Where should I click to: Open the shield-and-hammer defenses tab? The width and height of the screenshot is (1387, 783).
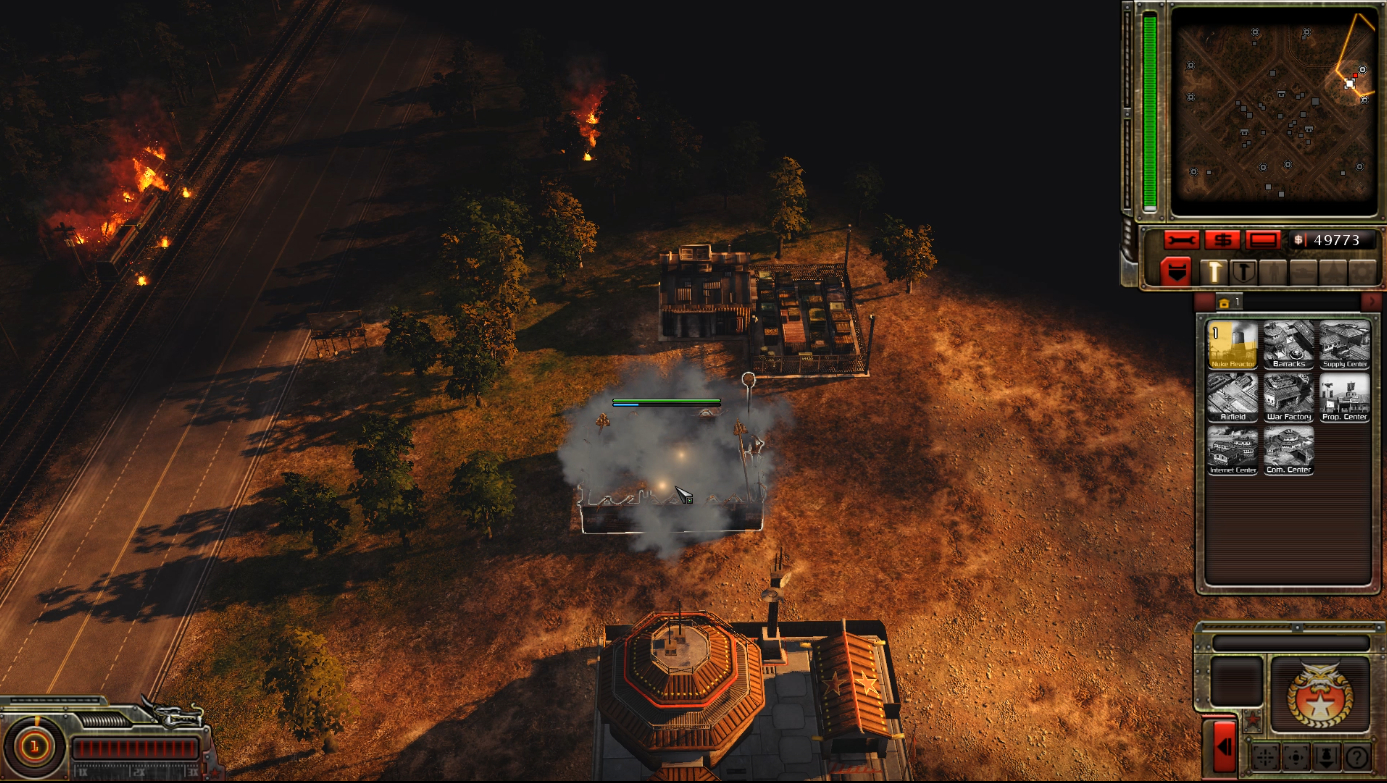click(1243, 271)
